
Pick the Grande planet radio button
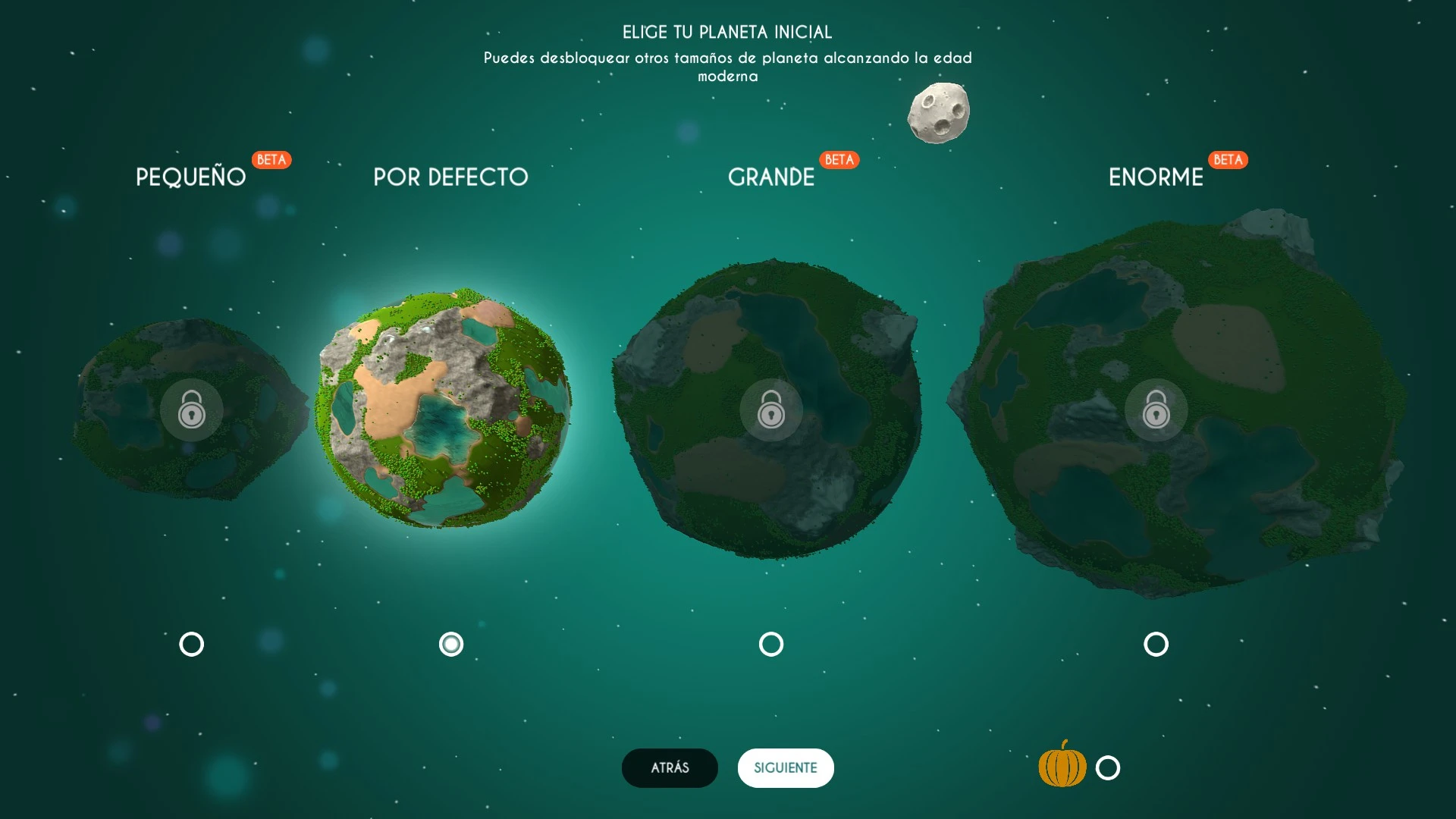(x=771, y=644)
